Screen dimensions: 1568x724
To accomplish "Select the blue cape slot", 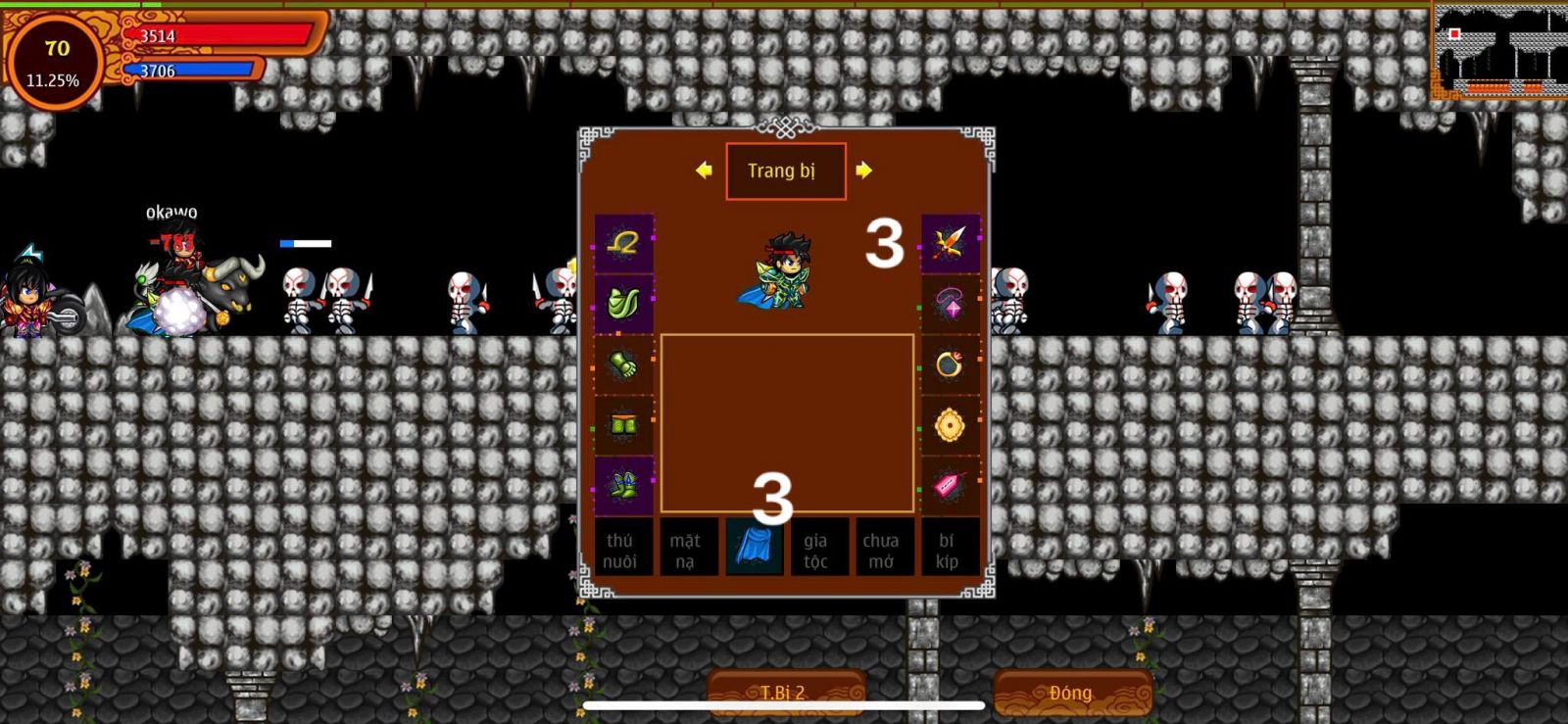I will click(x=753, y=548).
